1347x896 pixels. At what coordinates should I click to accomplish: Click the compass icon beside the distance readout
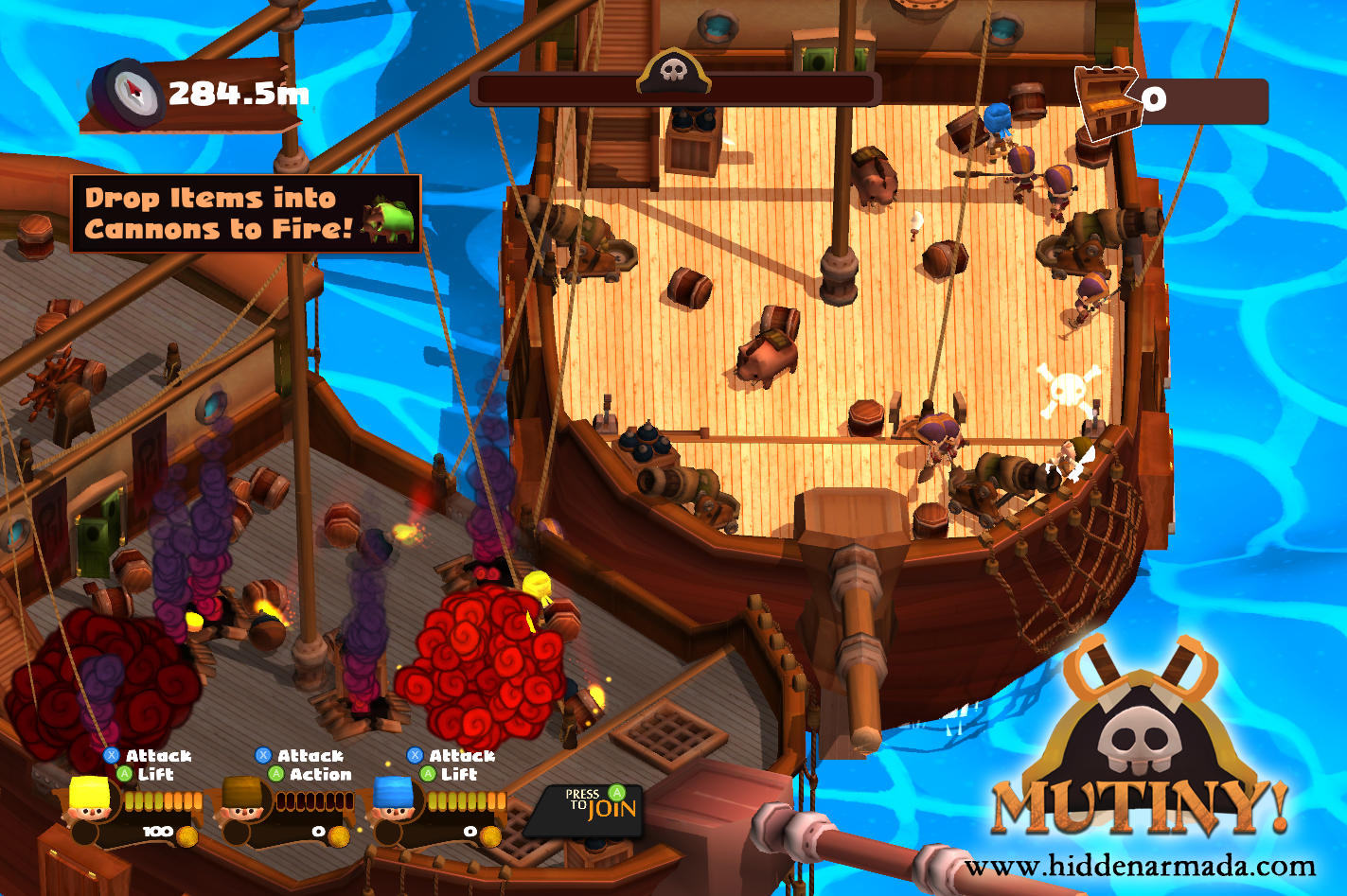pos(130,92)
